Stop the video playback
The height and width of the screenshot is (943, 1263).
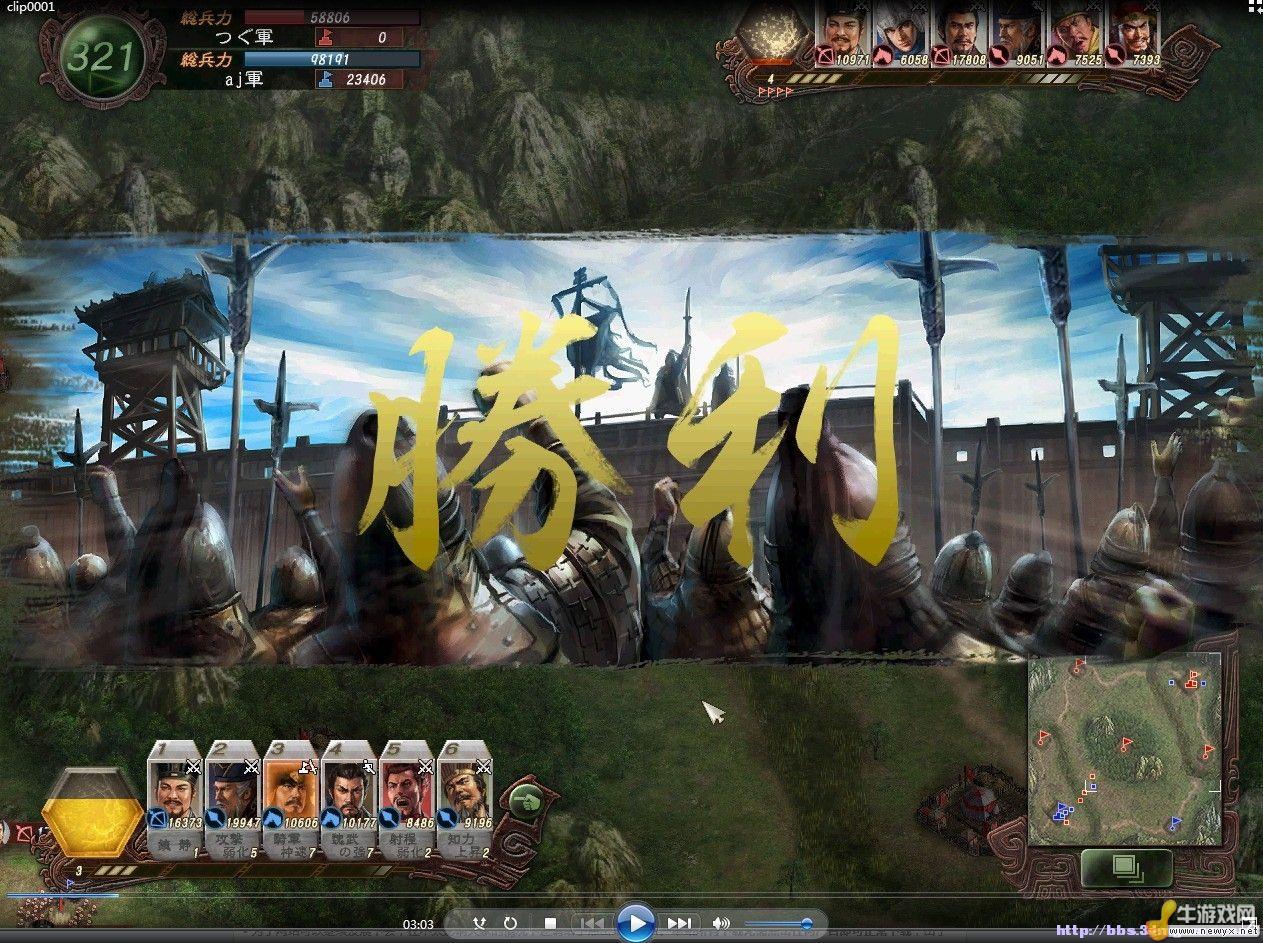550,923
